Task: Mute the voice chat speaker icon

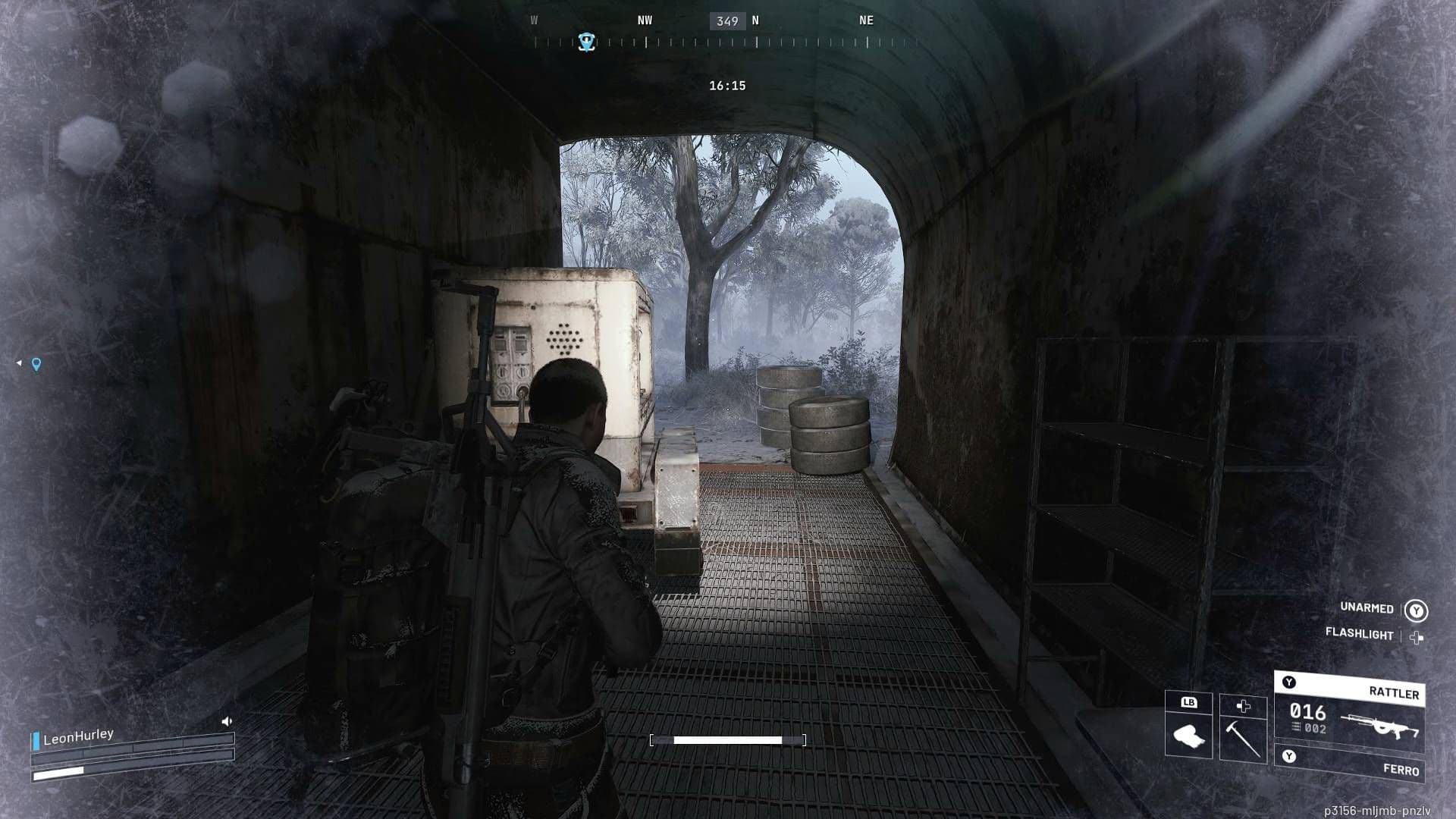Action: point(227,720)
